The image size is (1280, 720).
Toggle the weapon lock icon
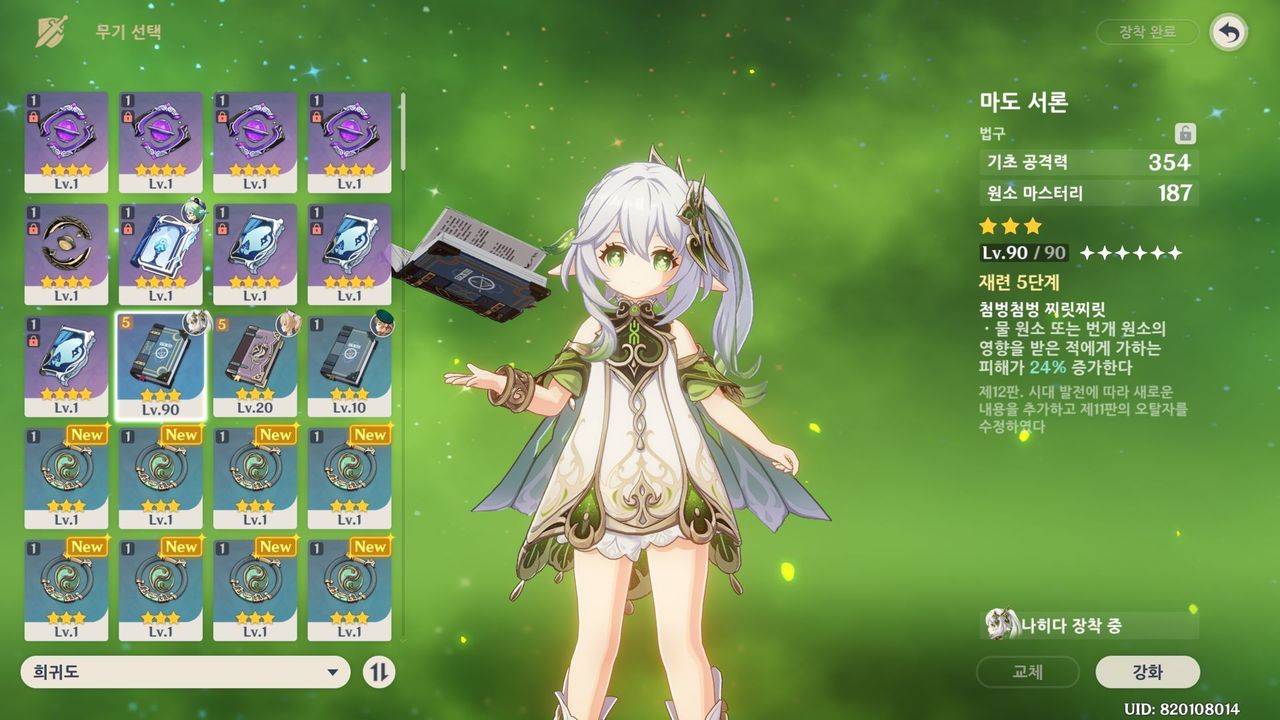(1185, 134)
